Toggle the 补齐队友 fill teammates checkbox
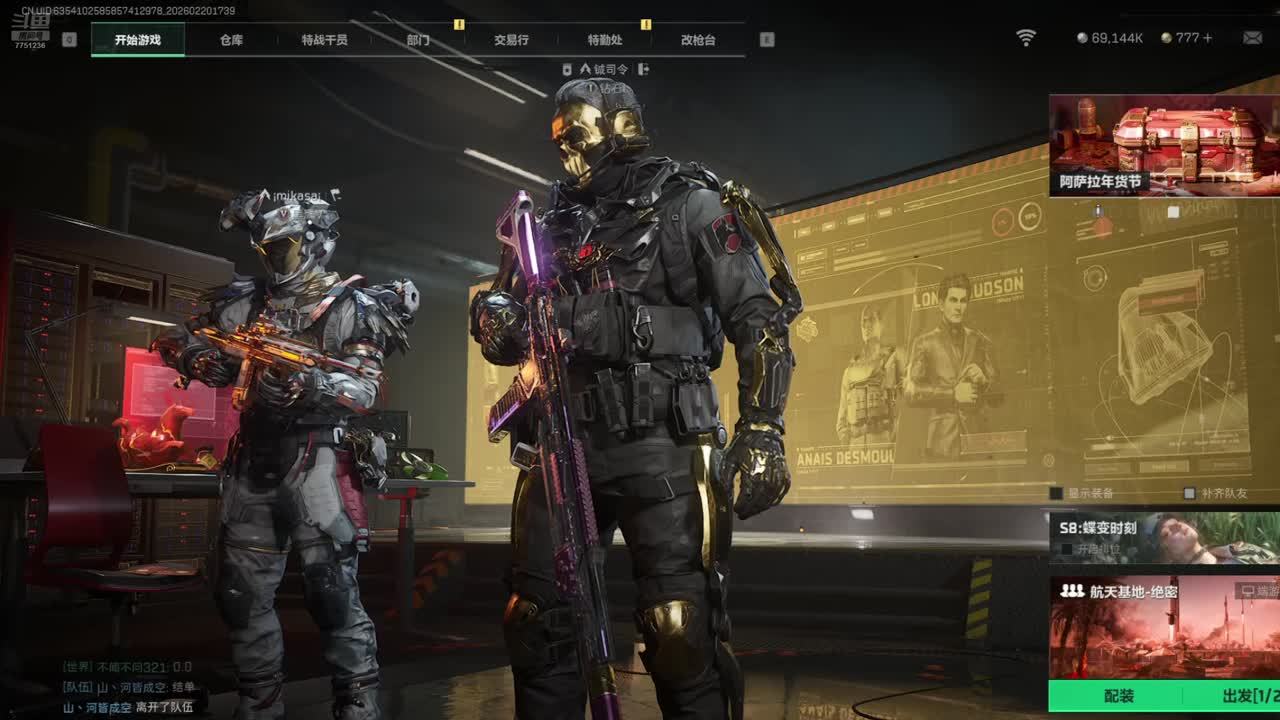 point(1189,493)
